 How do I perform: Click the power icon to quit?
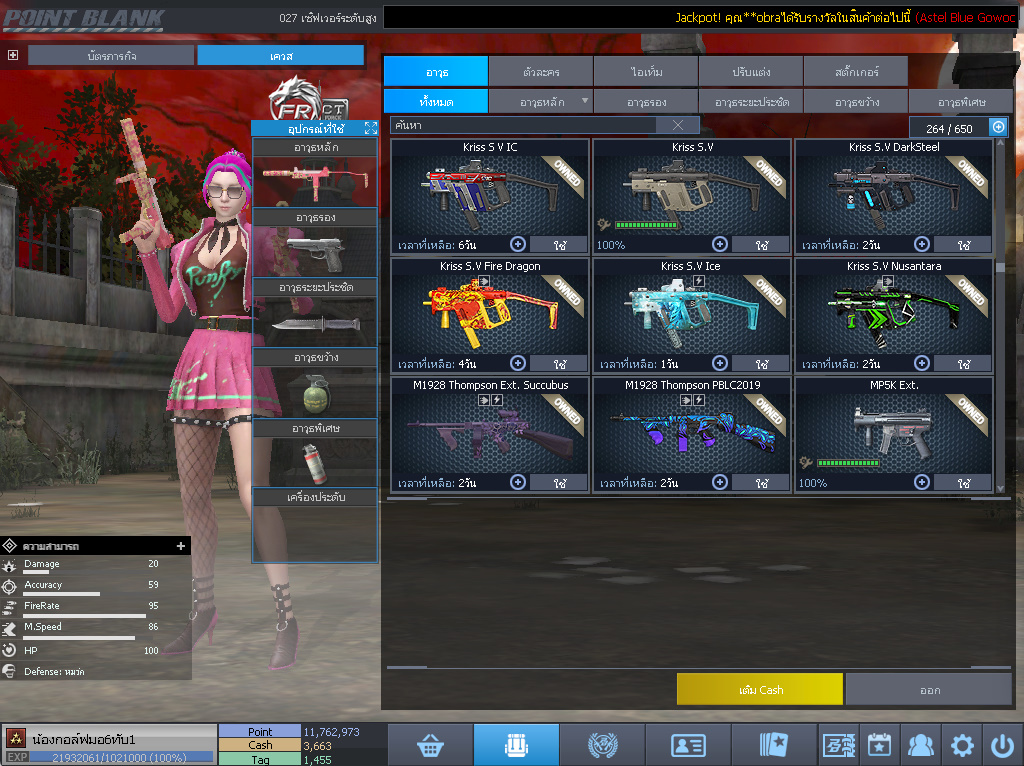tap(1002, 745)
